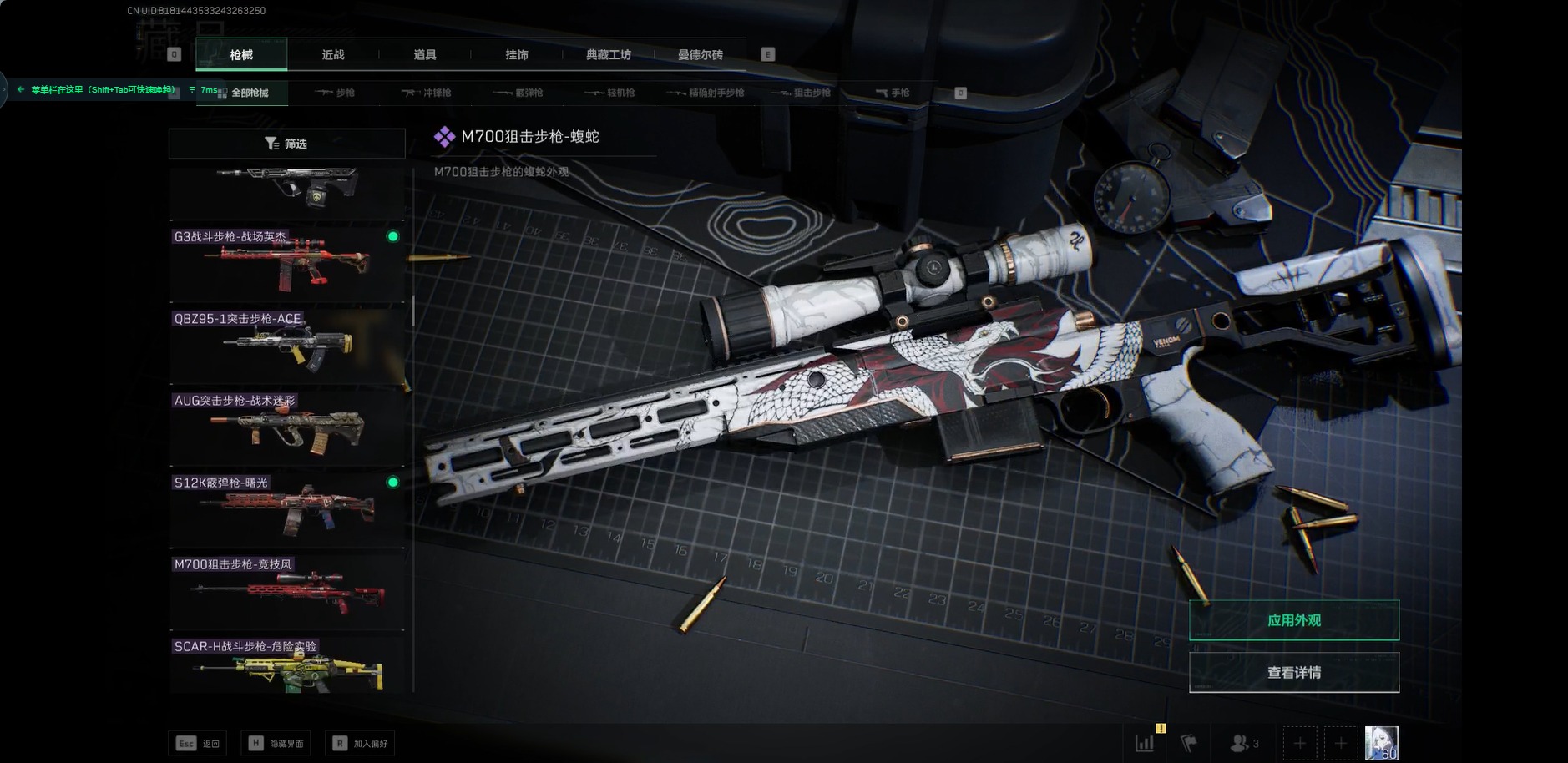Viewport: 1568px width, 763px height.
Task: Switch to the 挂饰 charms tab
Action: [517, 55]
